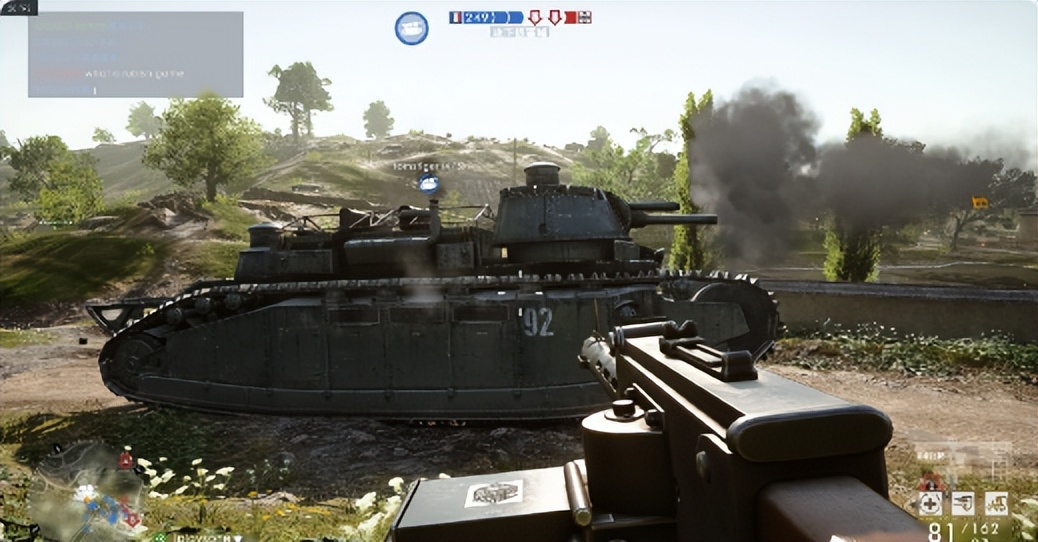Image resolution: width=1038 pixels, height=542 pixels.
Task: Click the green squad icon beside the minimap
Action: pos(159,536)
